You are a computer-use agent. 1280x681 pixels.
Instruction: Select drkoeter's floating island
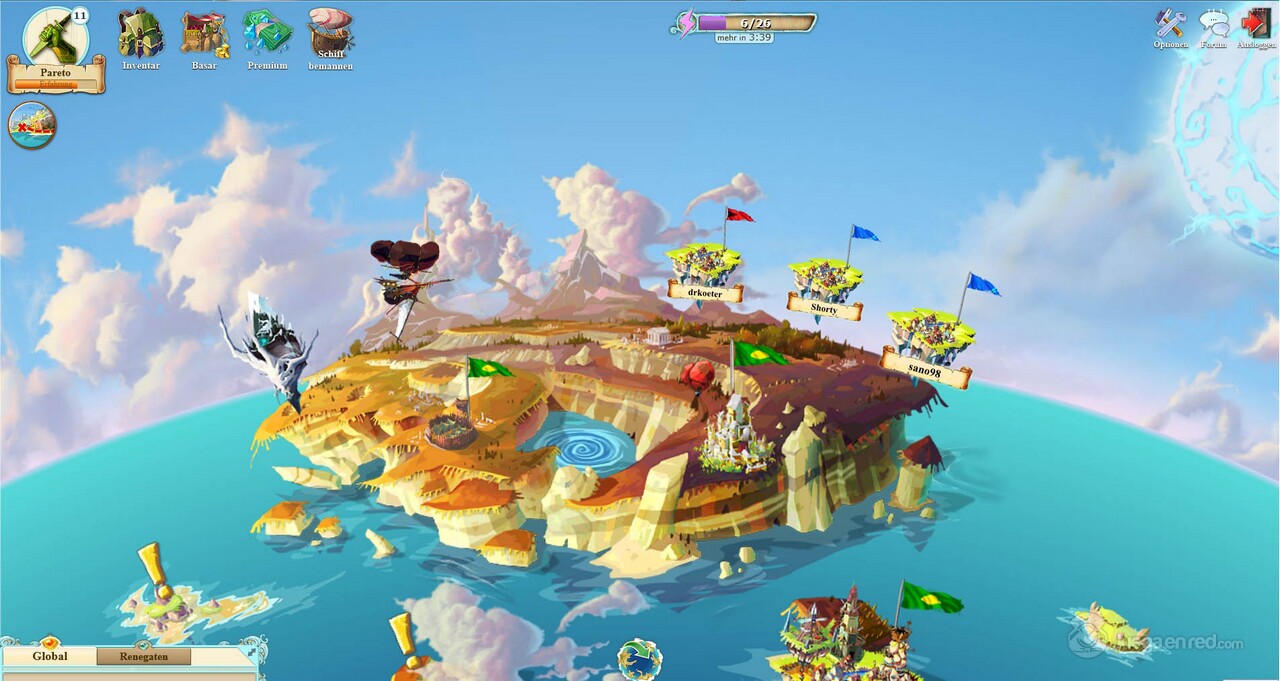tap(704, 266)
